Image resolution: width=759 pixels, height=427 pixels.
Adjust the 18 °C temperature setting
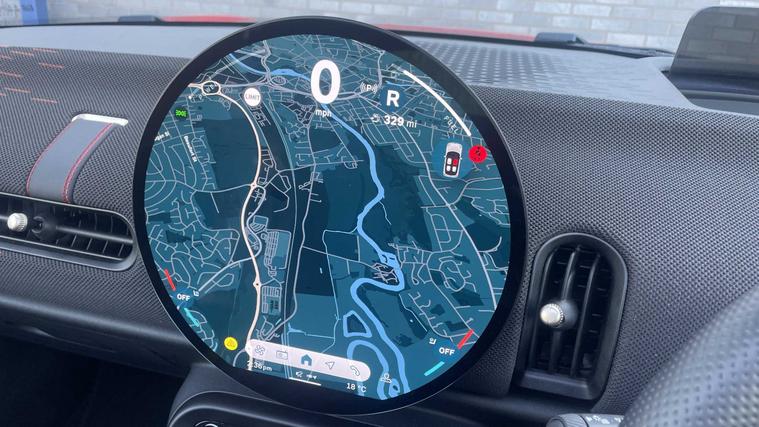pyautogui.click(x=356, y=386)
